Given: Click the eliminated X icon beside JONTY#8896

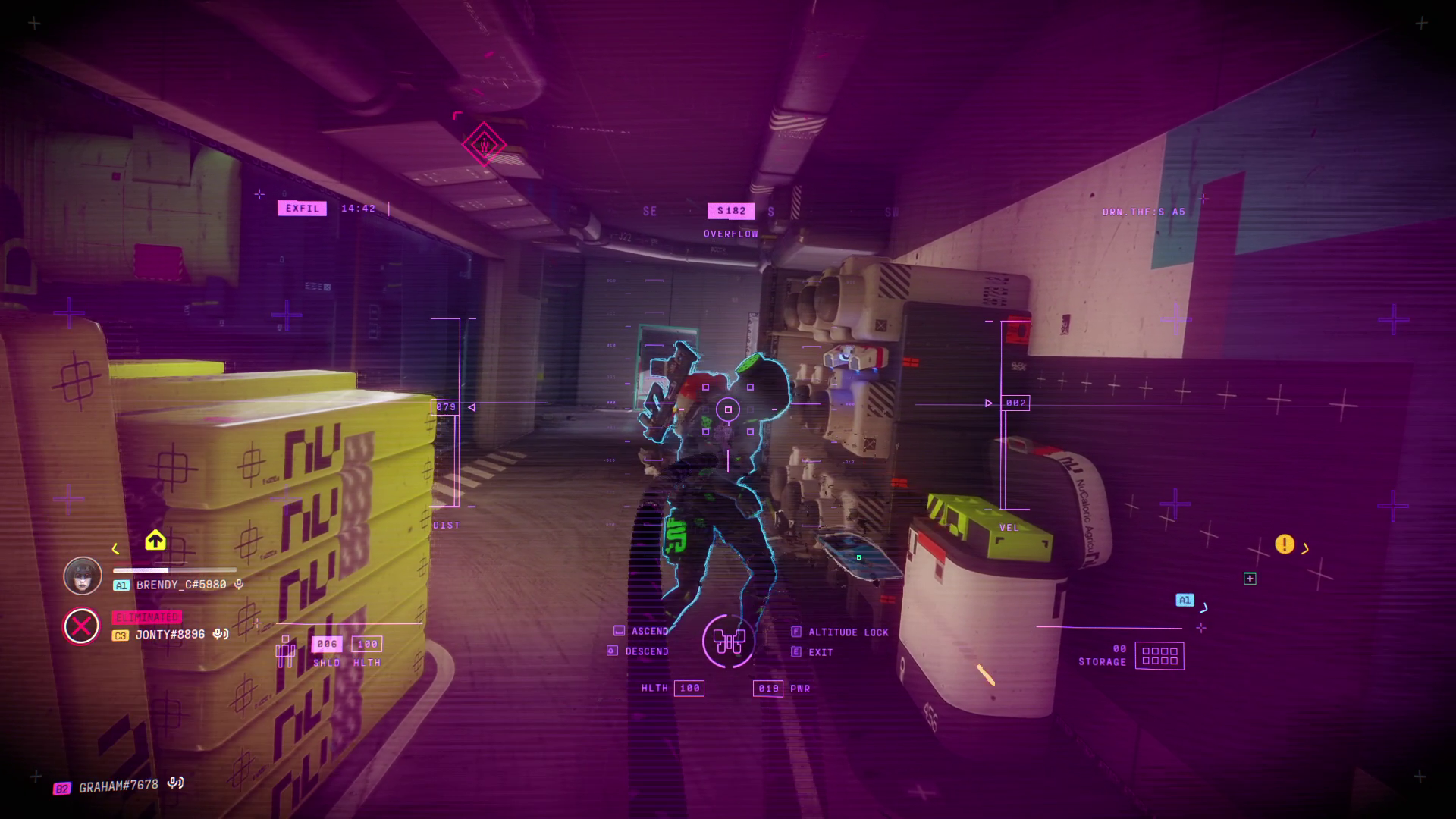Looking at the screenshot, I should [83, 627].
